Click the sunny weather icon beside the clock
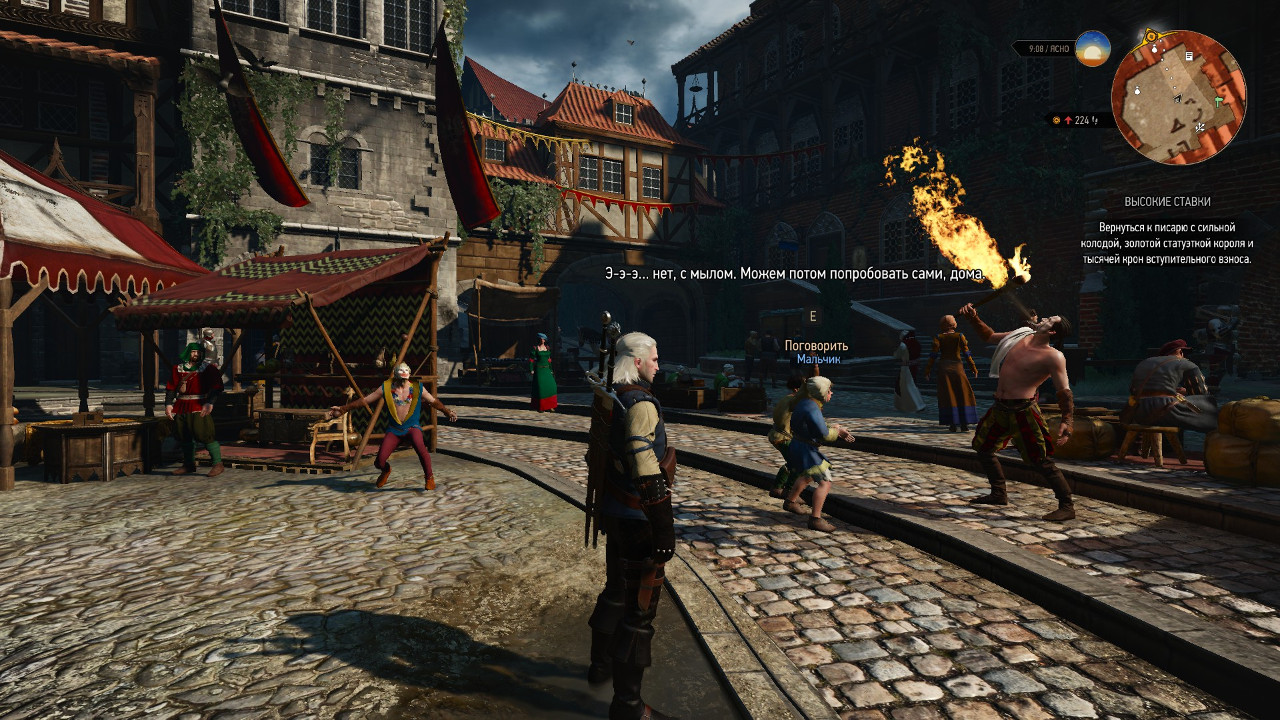Viewport: 1280px width, 720px height. (1092, 48)
